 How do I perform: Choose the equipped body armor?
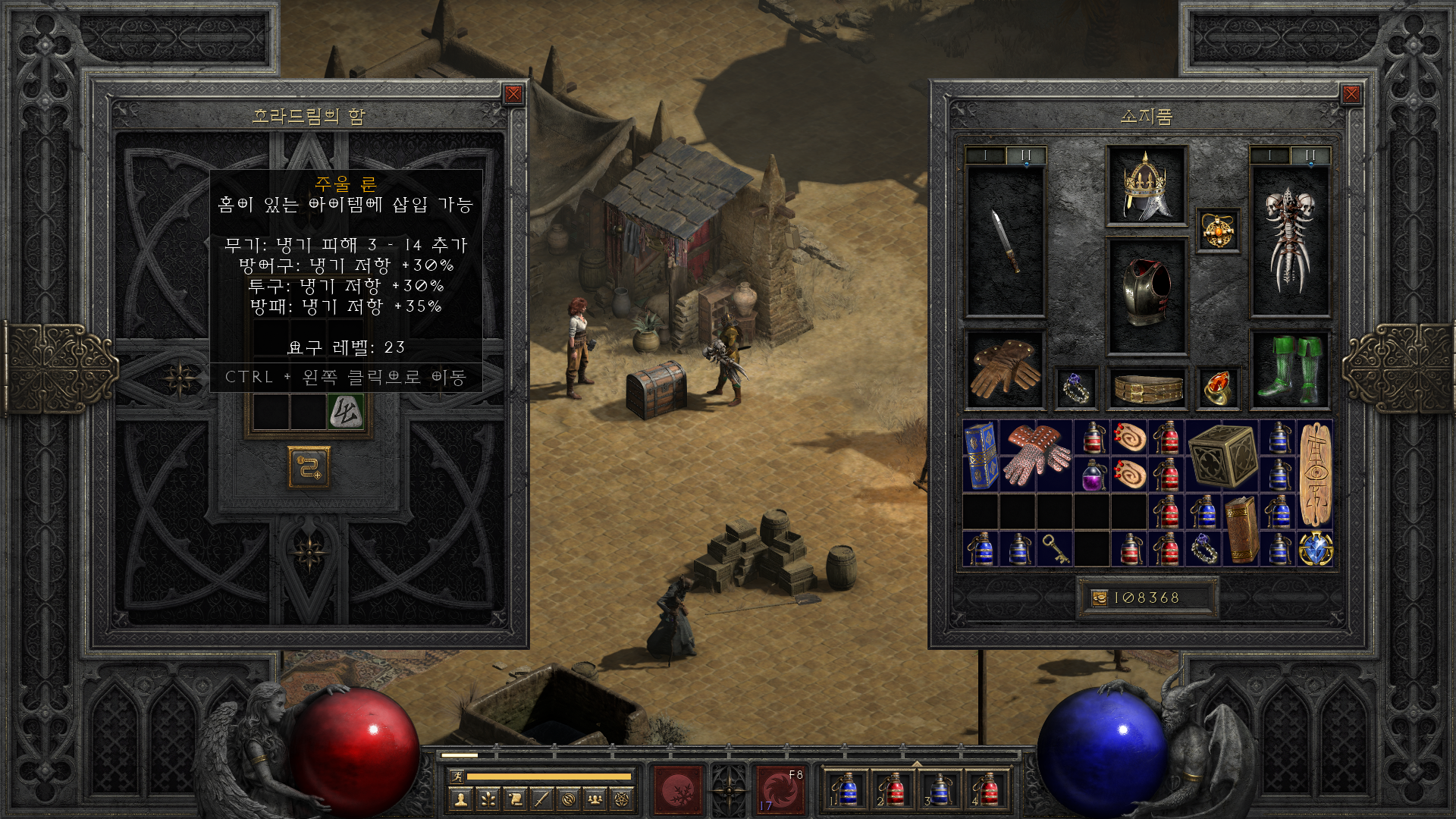point(1146,295)
